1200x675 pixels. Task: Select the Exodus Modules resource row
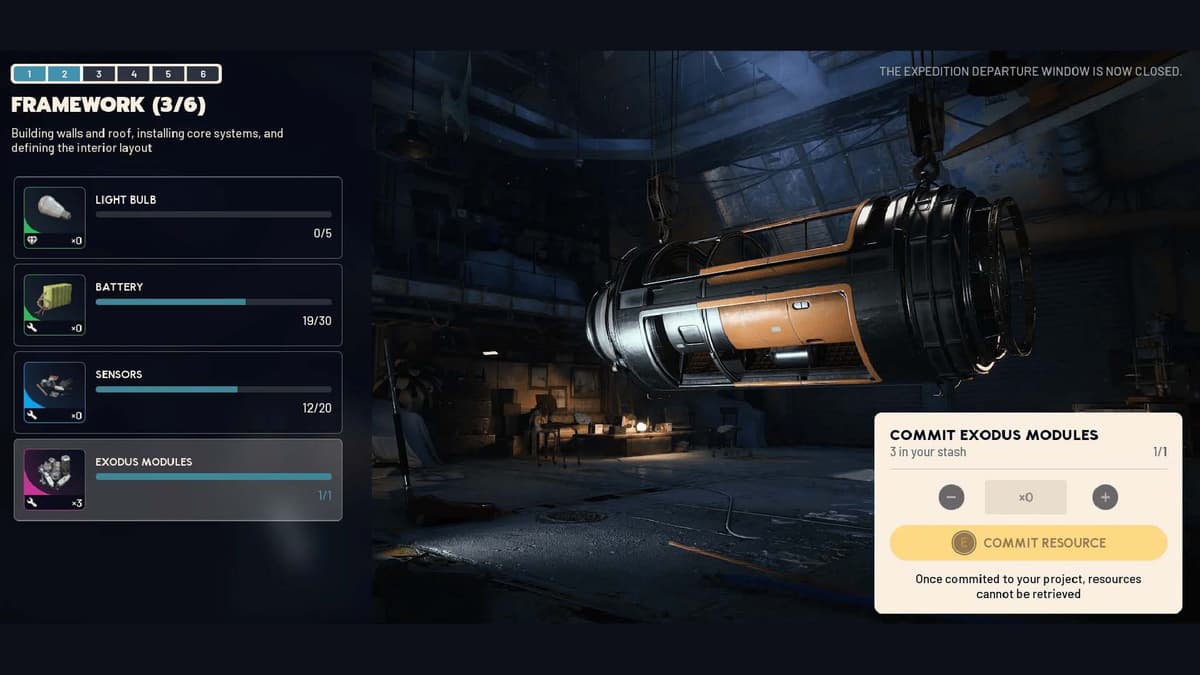click(178, 480)
